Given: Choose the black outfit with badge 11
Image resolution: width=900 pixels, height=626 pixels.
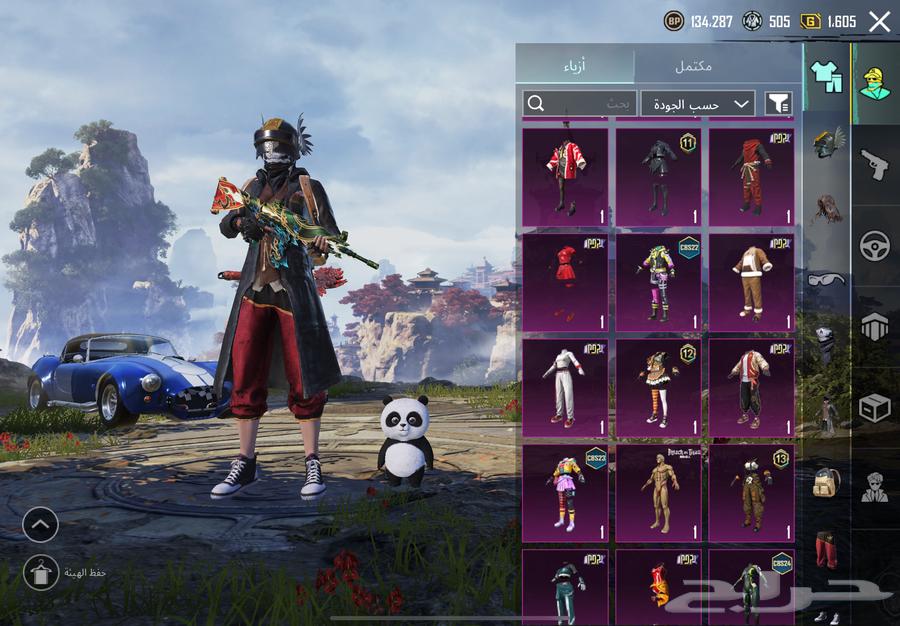Looking at the screenshot, I should [x=658, y=176].
